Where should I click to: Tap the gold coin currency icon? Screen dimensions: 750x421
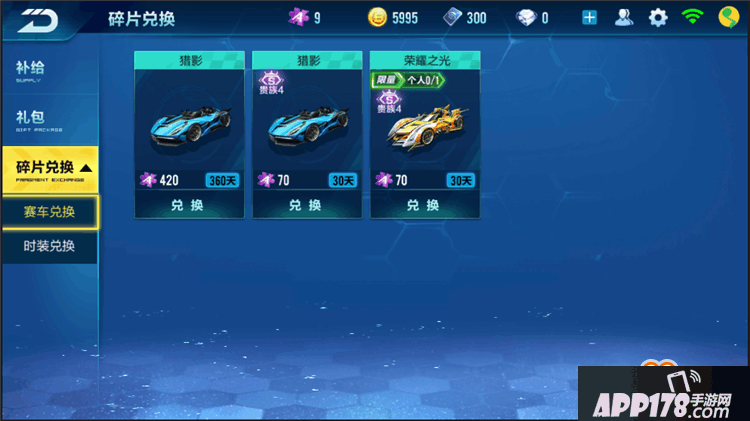[377, 17]
